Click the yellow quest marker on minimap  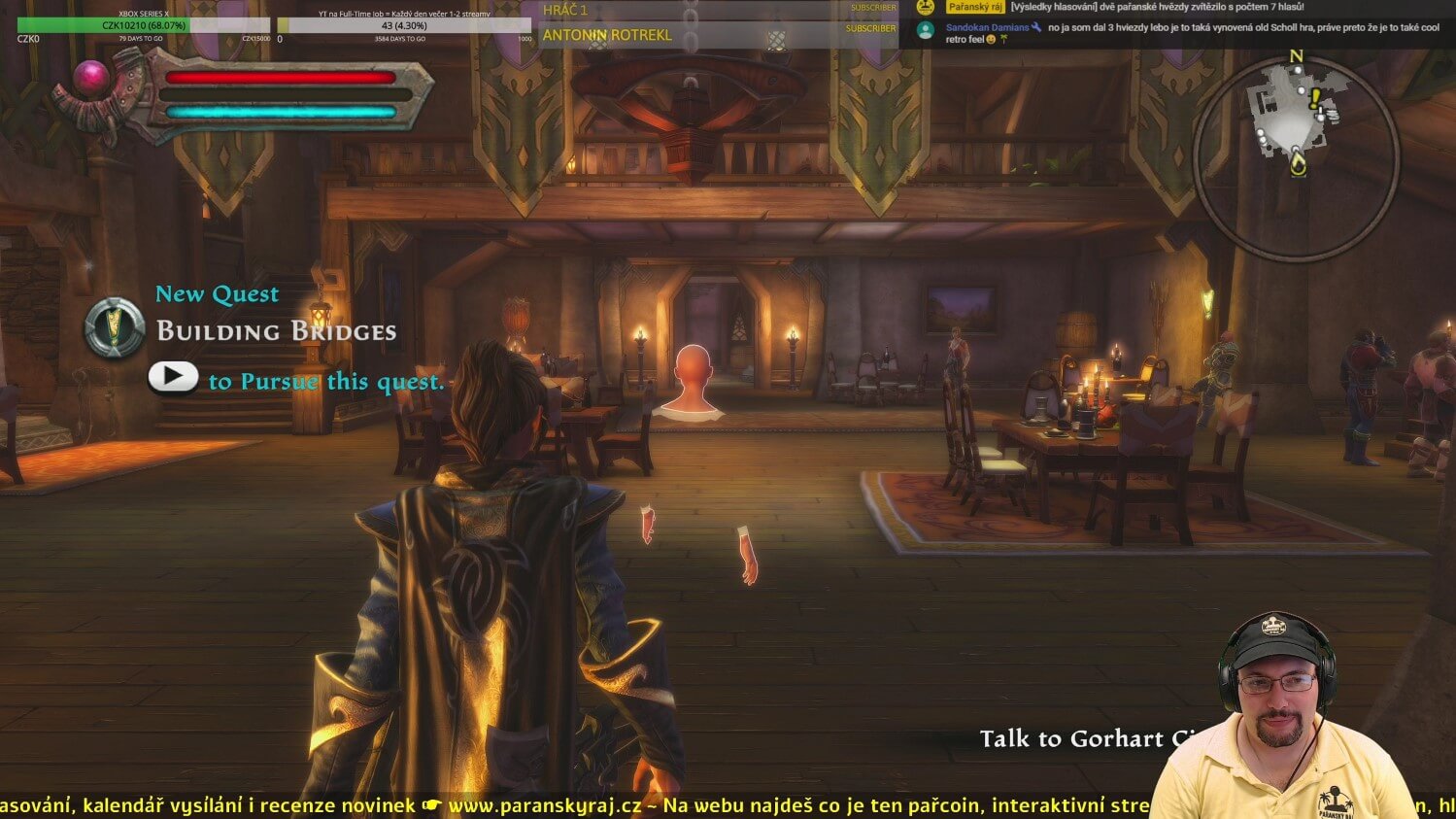pos(1315,98)
